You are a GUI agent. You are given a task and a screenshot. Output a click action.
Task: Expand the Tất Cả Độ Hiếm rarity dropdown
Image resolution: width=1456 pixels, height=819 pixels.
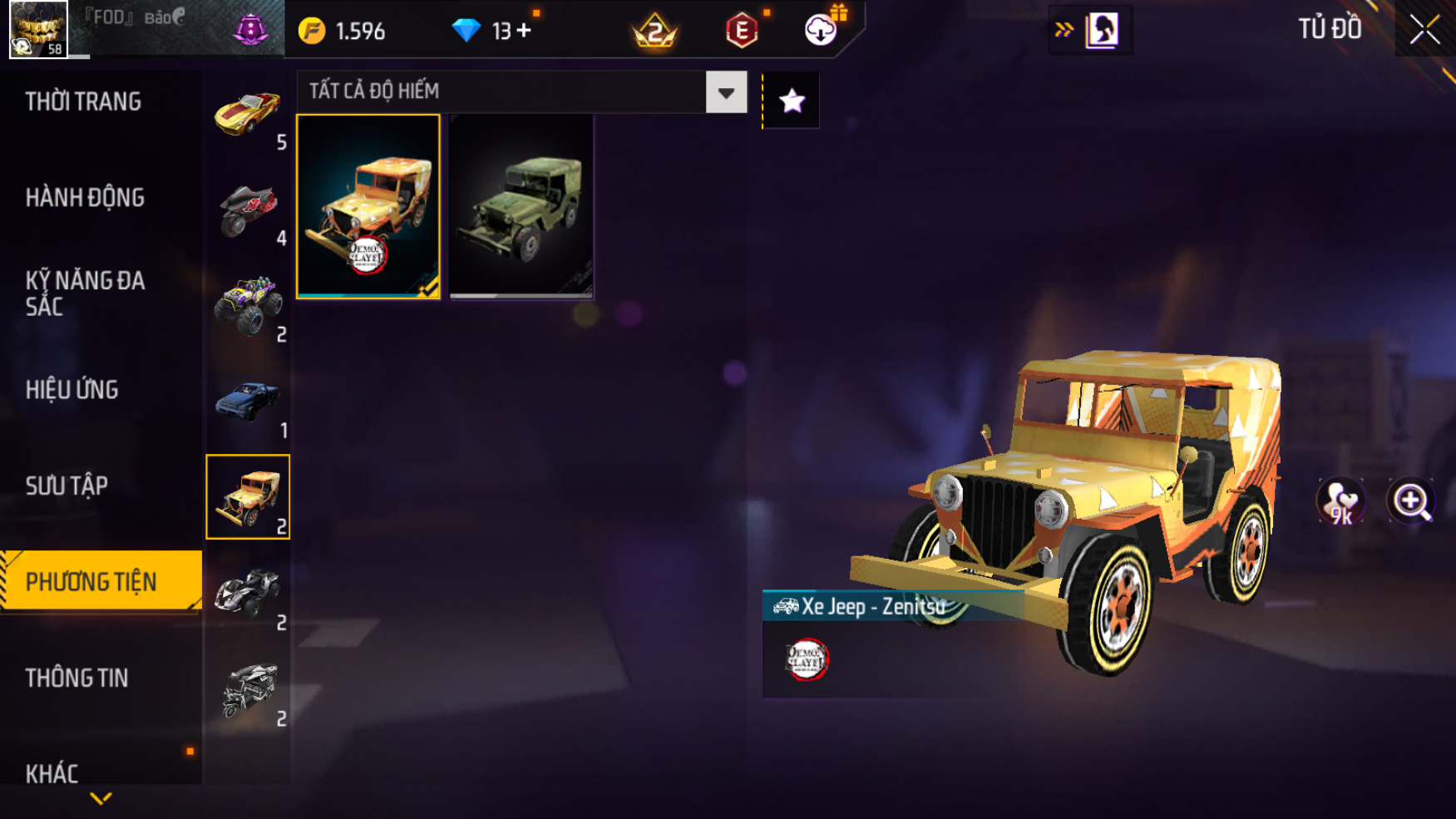pos(726,92)
